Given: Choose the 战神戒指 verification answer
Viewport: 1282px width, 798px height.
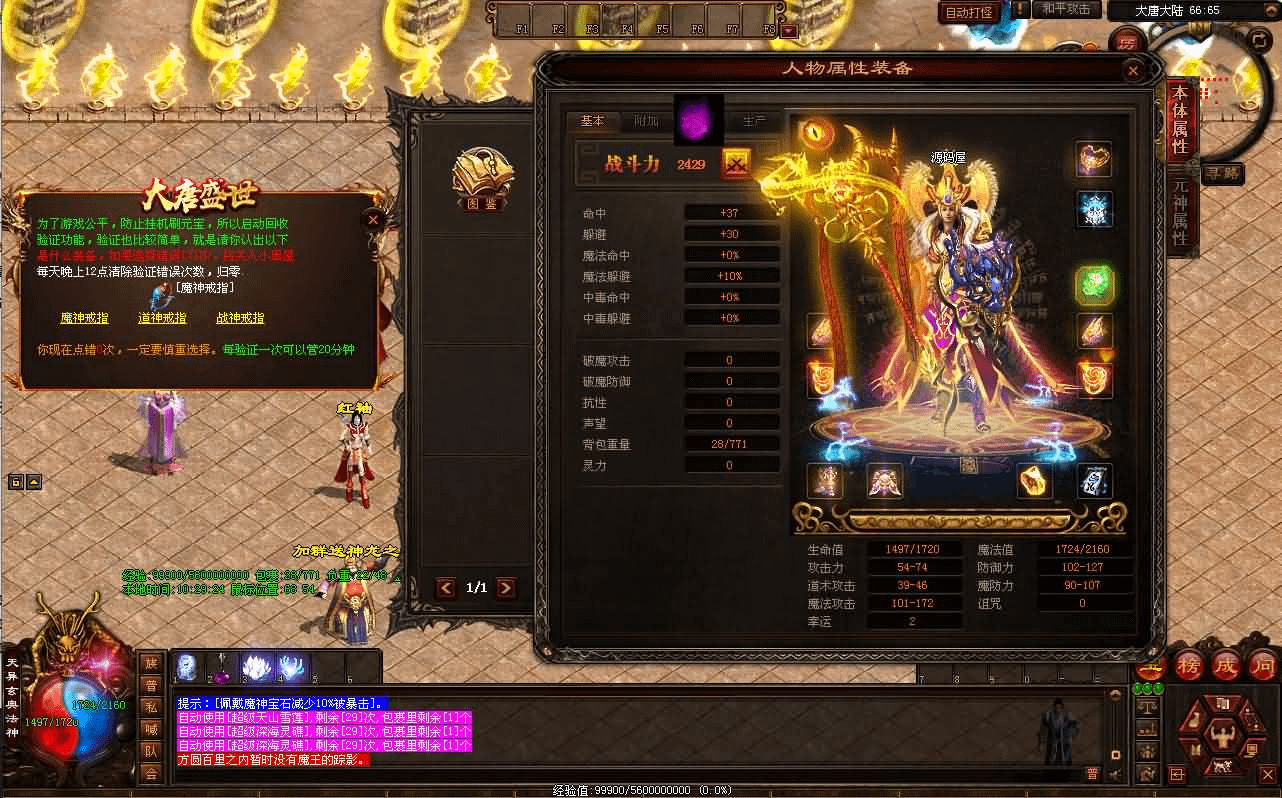Looking at the screenshot, I should pos(240,318).
